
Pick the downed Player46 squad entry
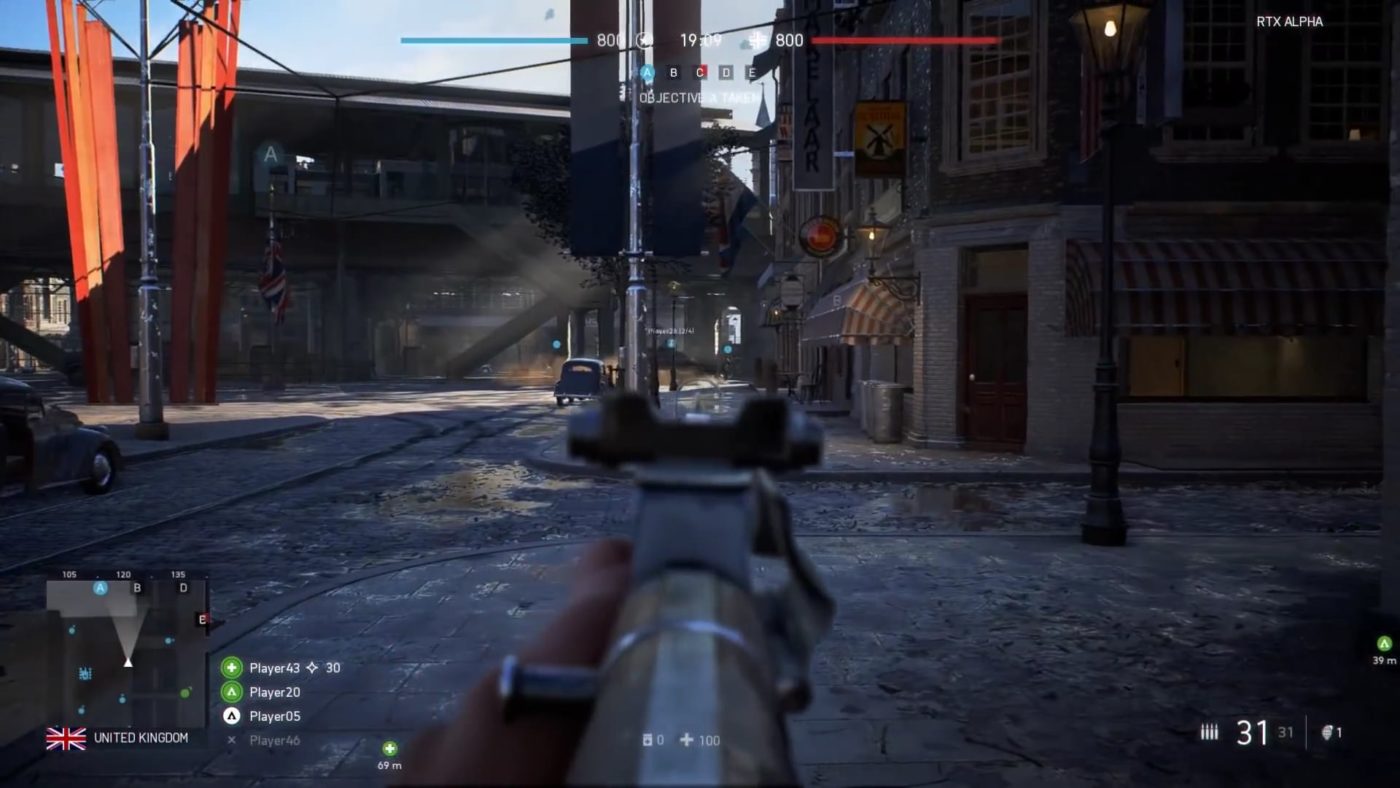click(x=274, y=741)
